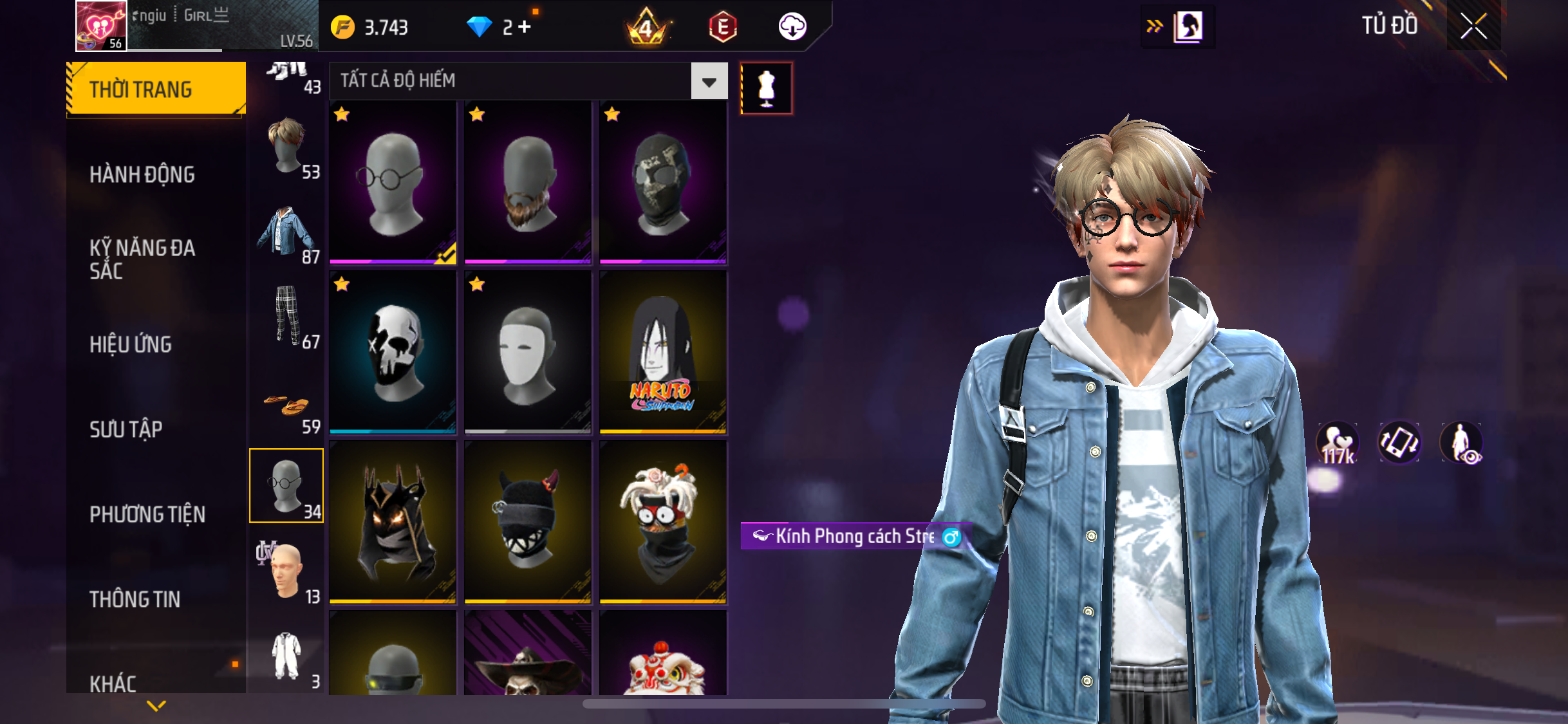Viewport: 1568px width, 724px height.
Task: Open the denim jacket tops category
Action: (287, 232)
